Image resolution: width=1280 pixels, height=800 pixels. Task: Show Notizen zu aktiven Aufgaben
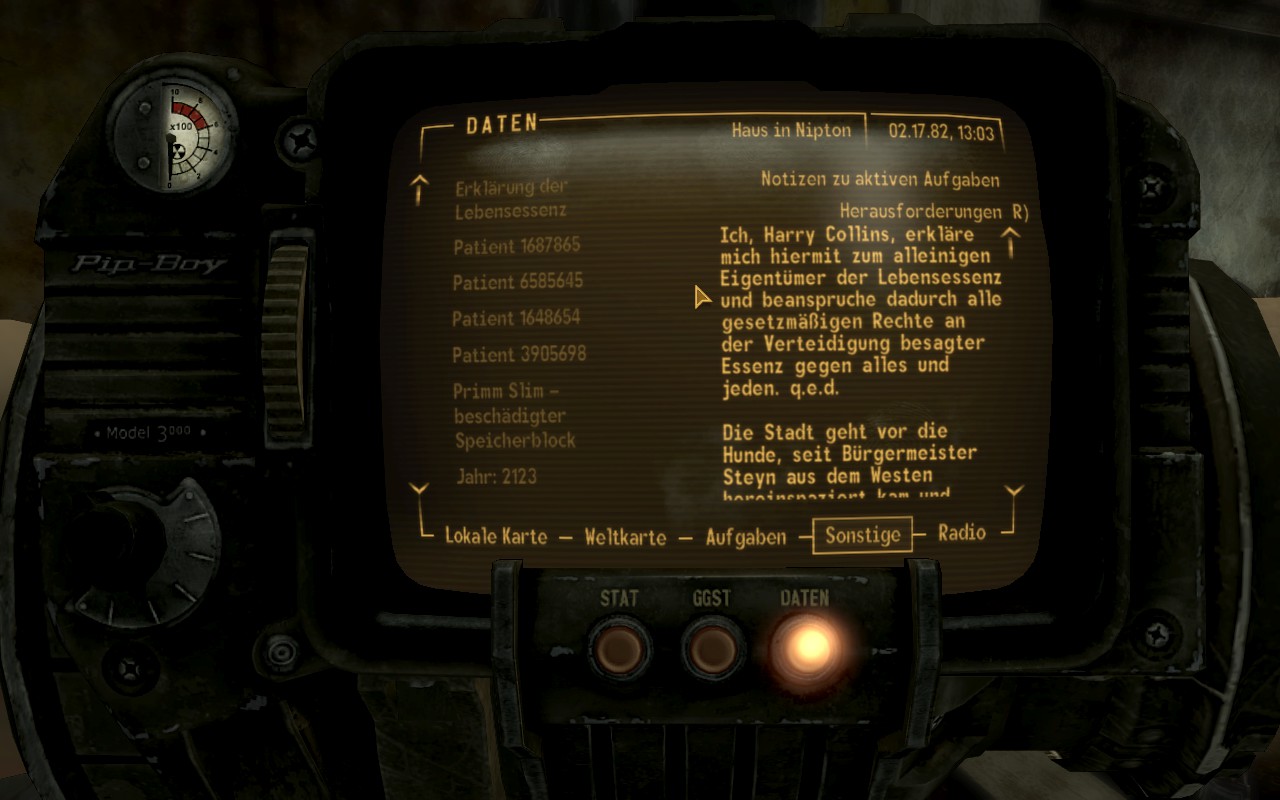point(880,180)
